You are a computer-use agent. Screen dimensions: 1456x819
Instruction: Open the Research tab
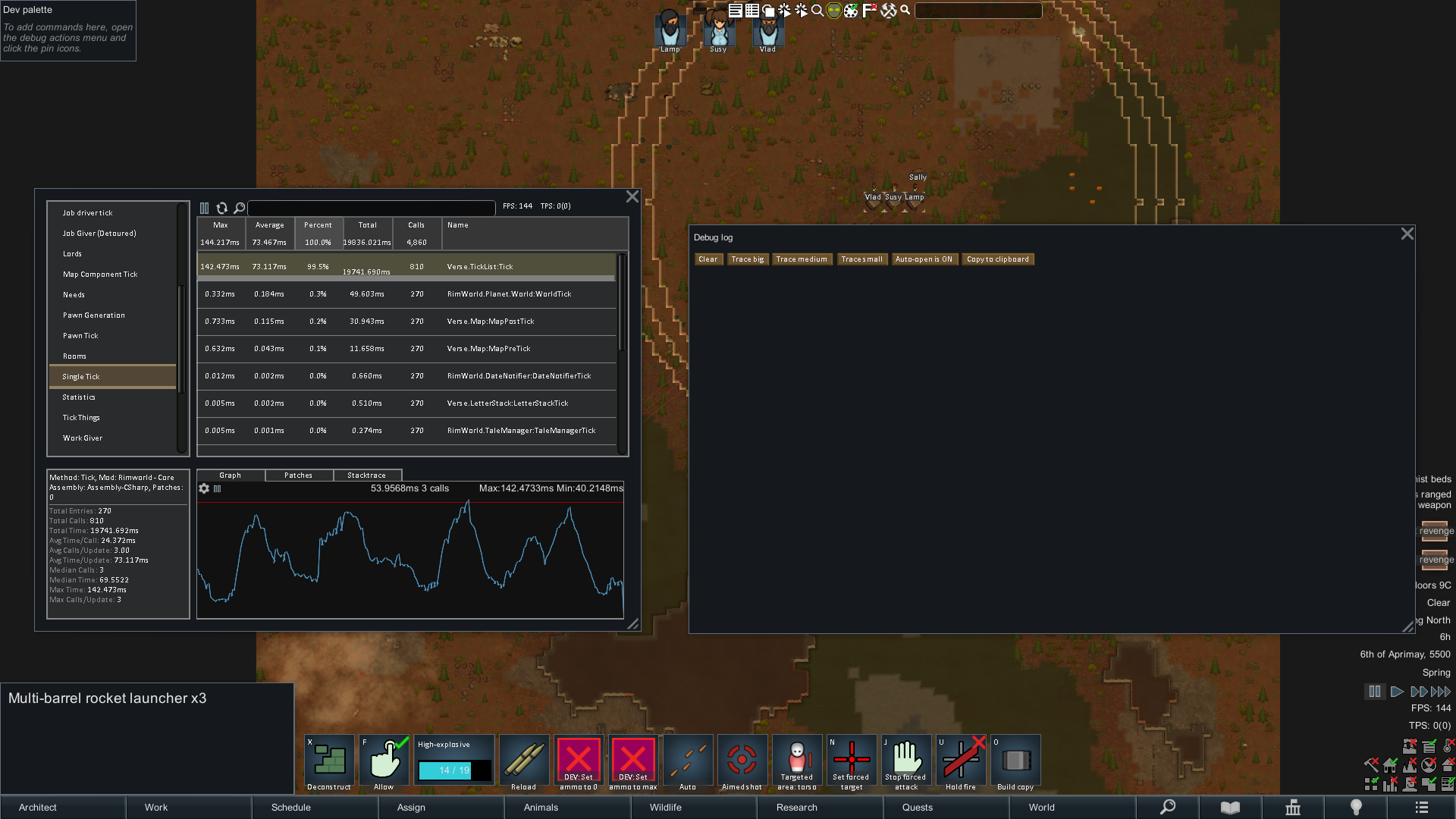(x=795, y=807)
